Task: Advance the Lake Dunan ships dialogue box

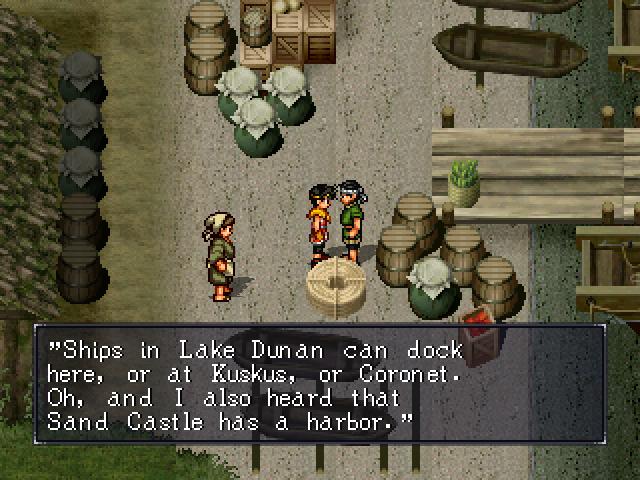Action: pyautogui.click(x=320, y=385)
